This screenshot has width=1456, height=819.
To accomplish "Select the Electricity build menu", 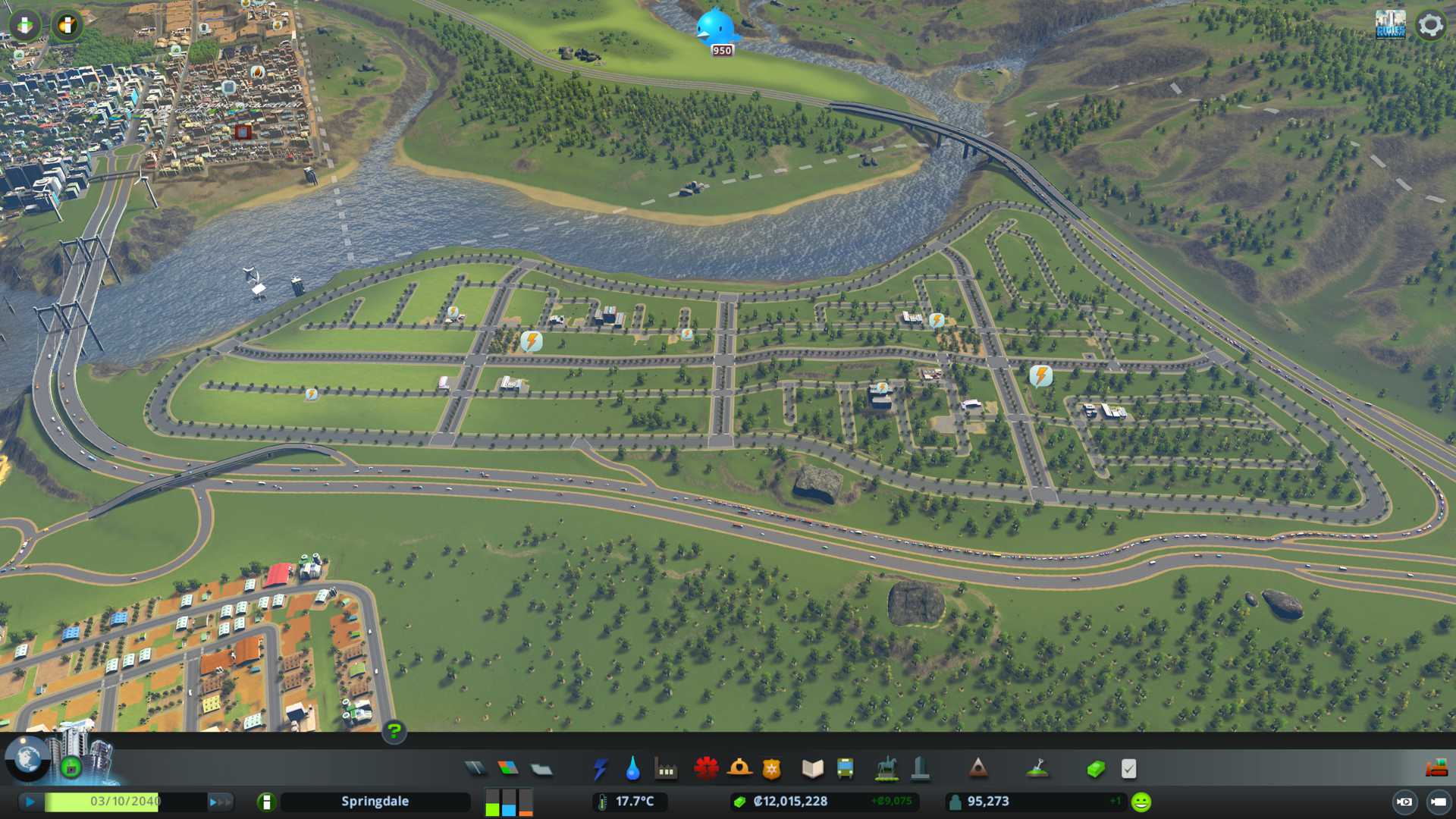I will tap(600, 769).
